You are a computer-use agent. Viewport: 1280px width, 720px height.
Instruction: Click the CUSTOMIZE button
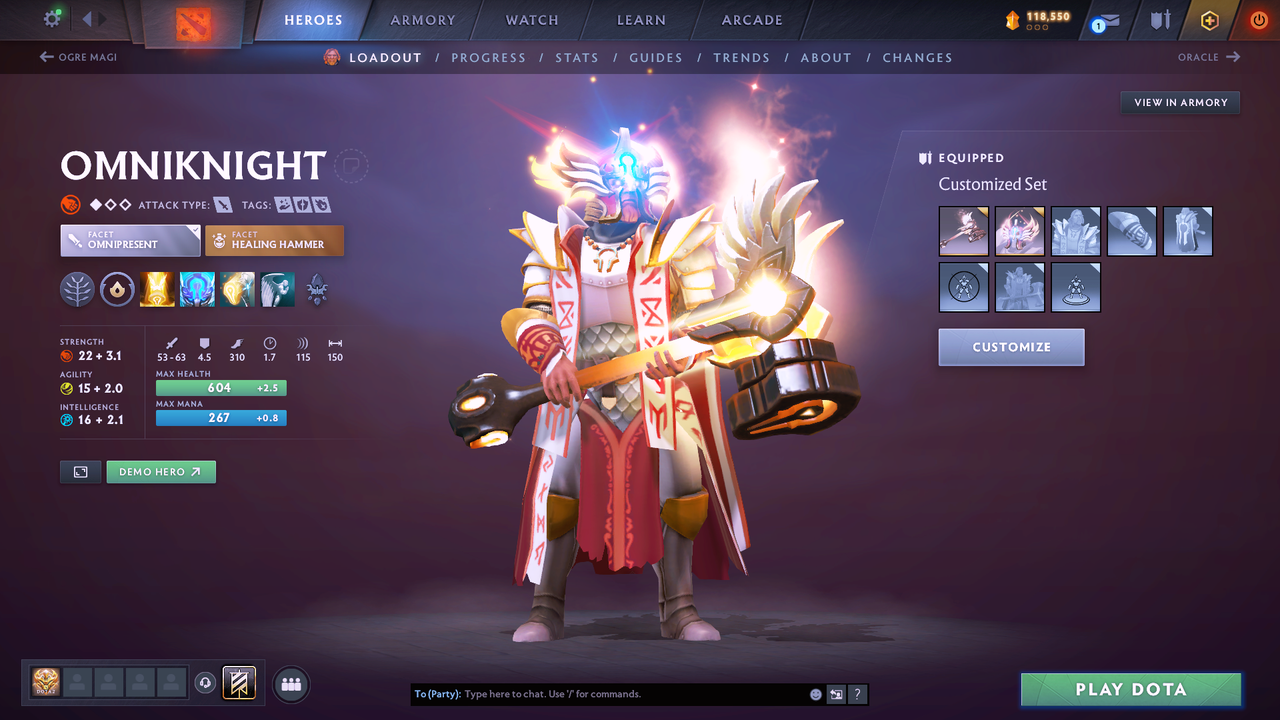coord(1011,347)
